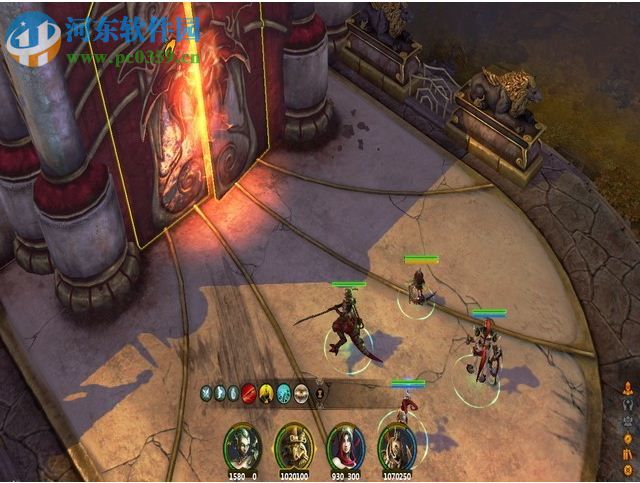Activate the cyan ability icon
The image size is (640, 483).
point(284,393)
